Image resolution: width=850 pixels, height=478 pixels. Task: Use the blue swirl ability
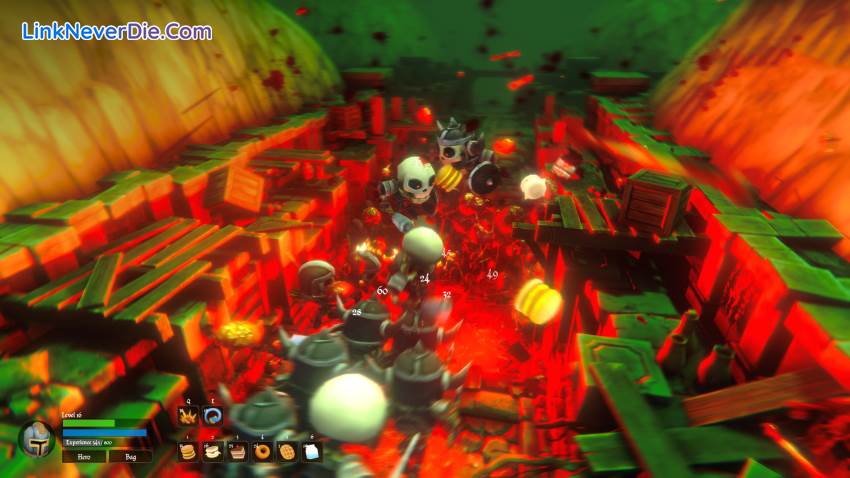212,416
